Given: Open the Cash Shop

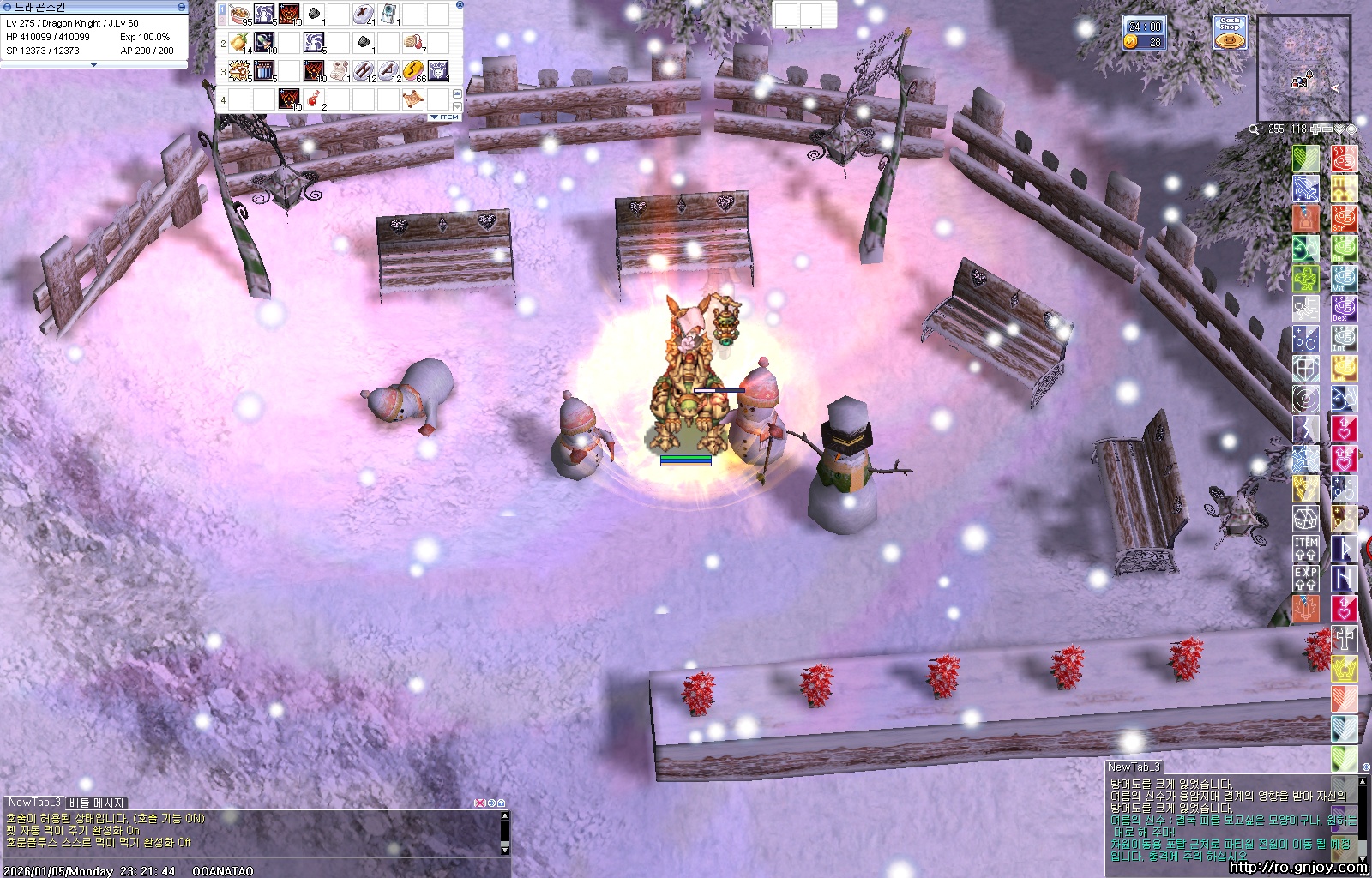Looking at the screenshot, I should (x=1230, y=33).
